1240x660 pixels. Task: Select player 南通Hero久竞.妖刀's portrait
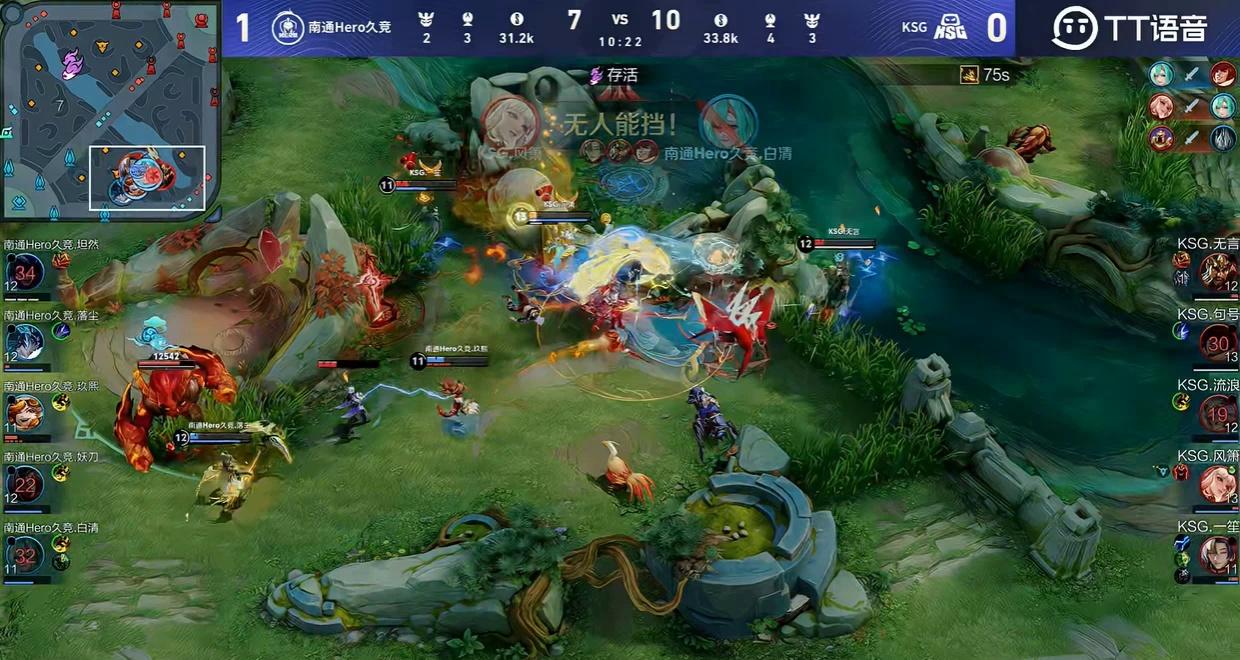[x=25, y=484]
